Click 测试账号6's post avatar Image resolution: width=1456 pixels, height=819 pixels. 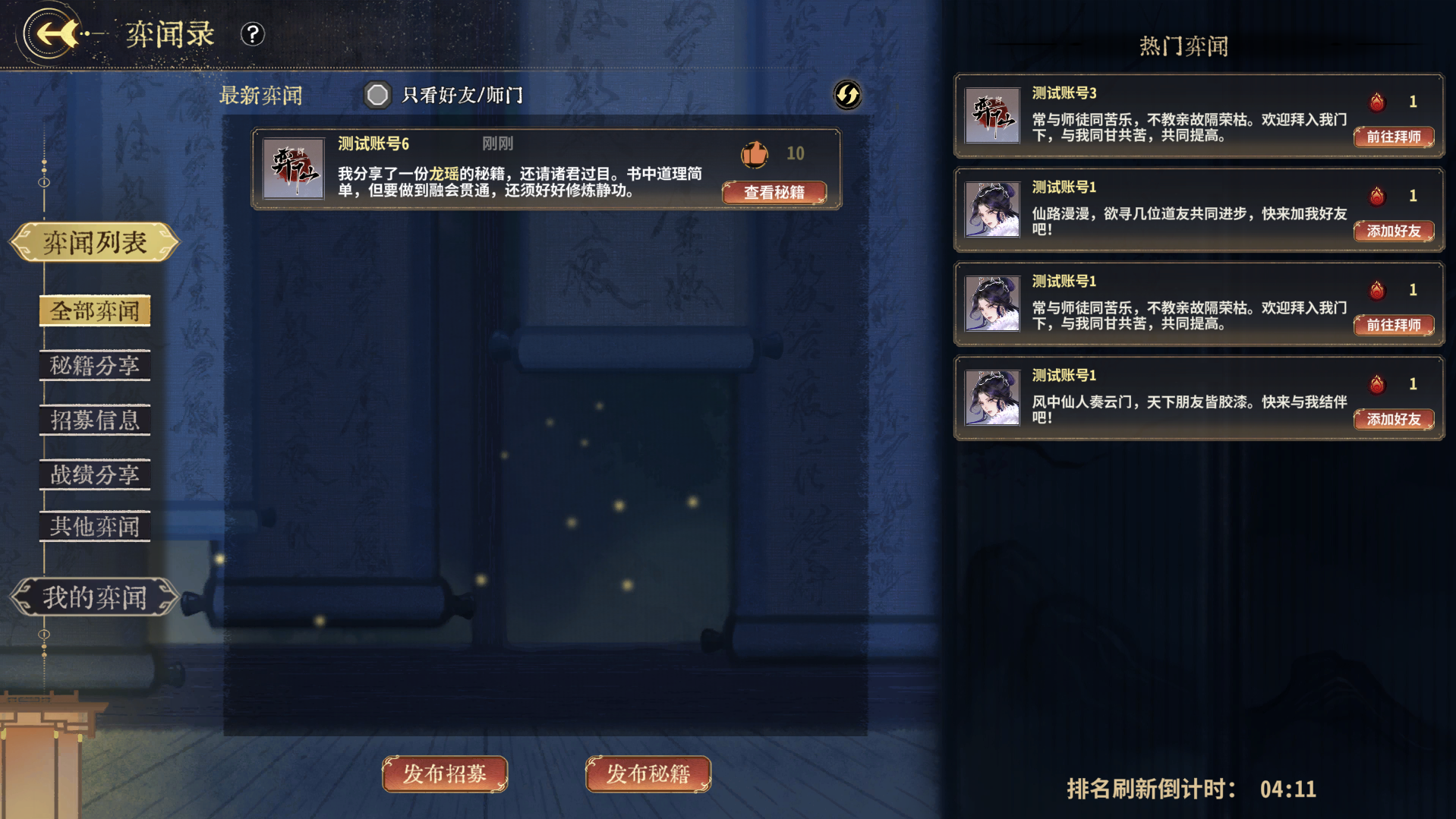(x=293, y=169)
